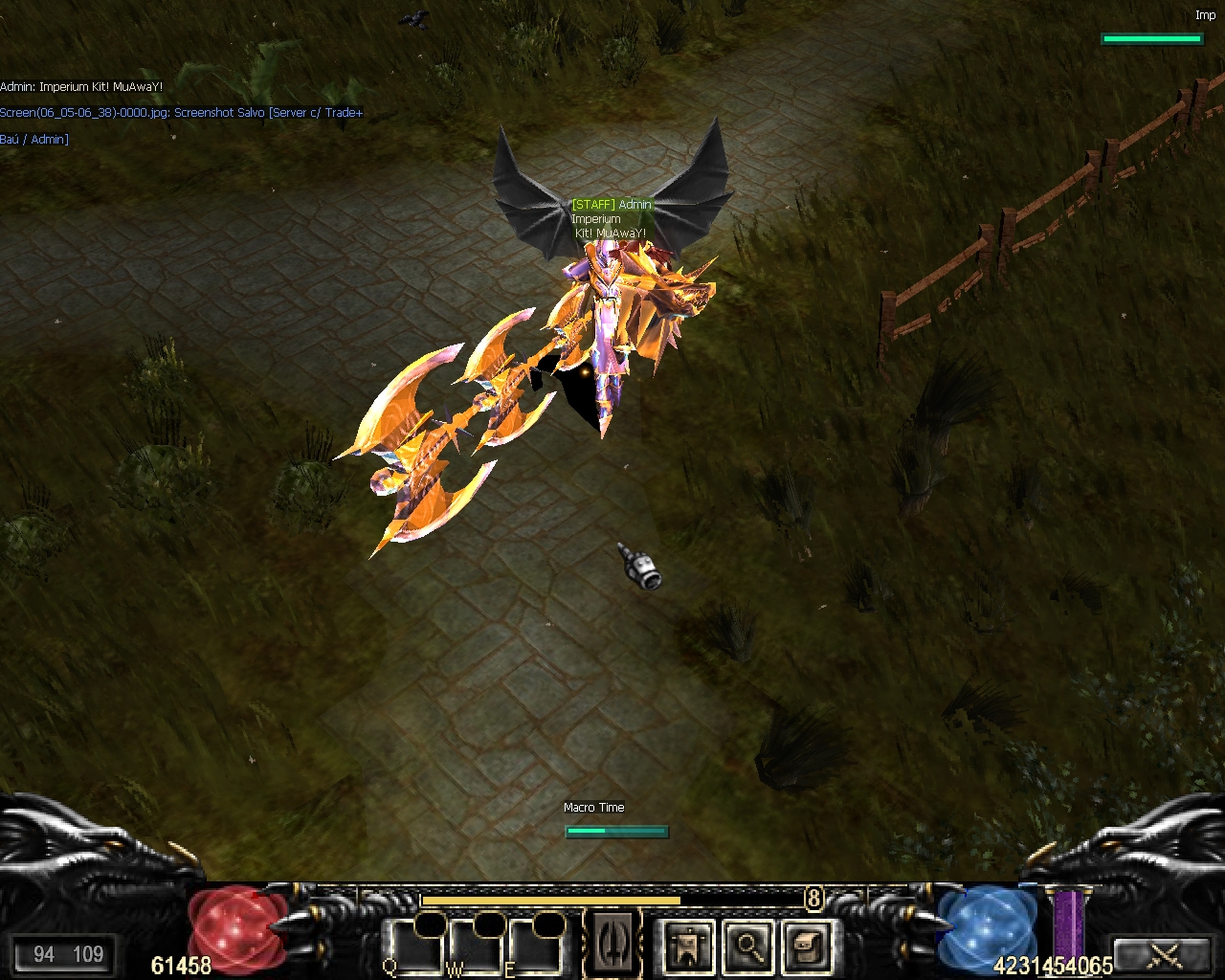This screenshot has width=1225, height=980.
Task: Click the magnifying glass button
Action: tap(747, 946)
